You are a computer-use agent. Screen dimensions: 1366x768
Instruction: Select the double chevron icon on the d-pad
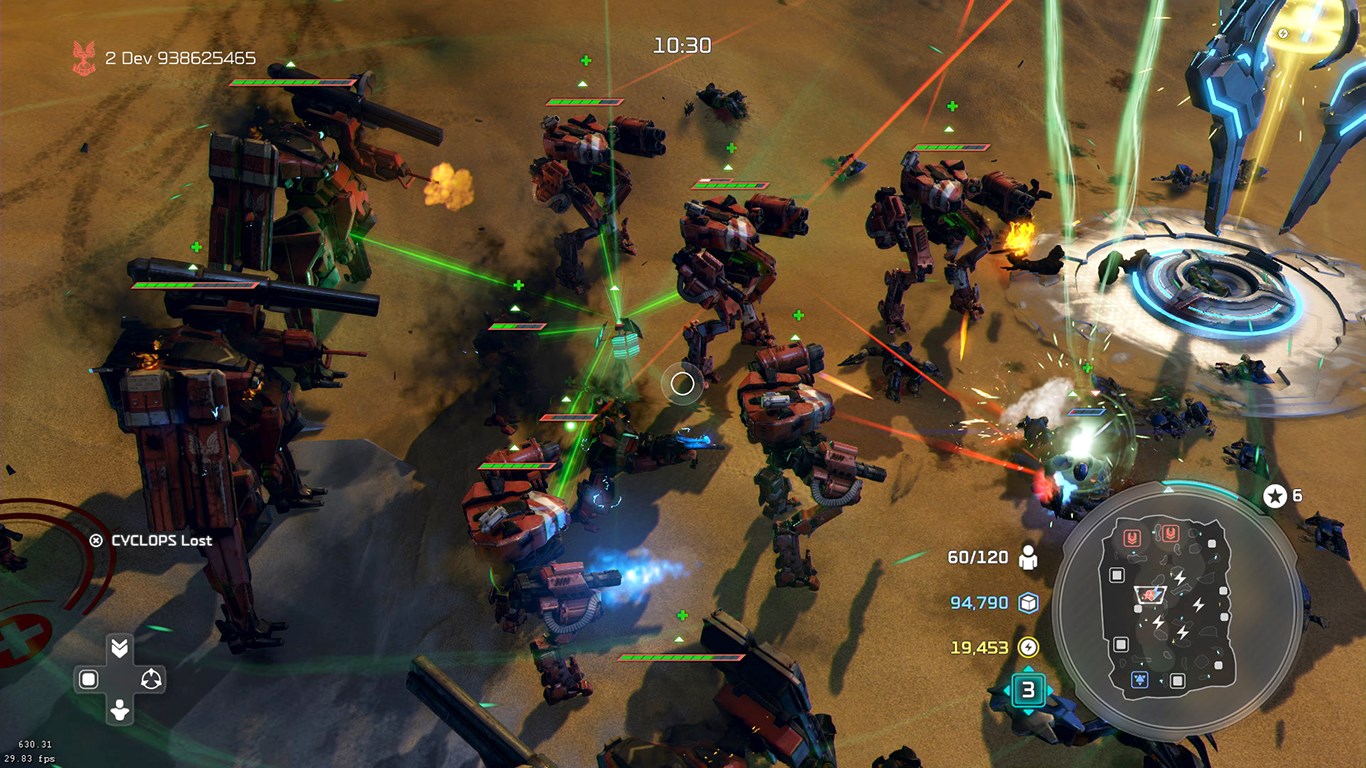point(119,648)
